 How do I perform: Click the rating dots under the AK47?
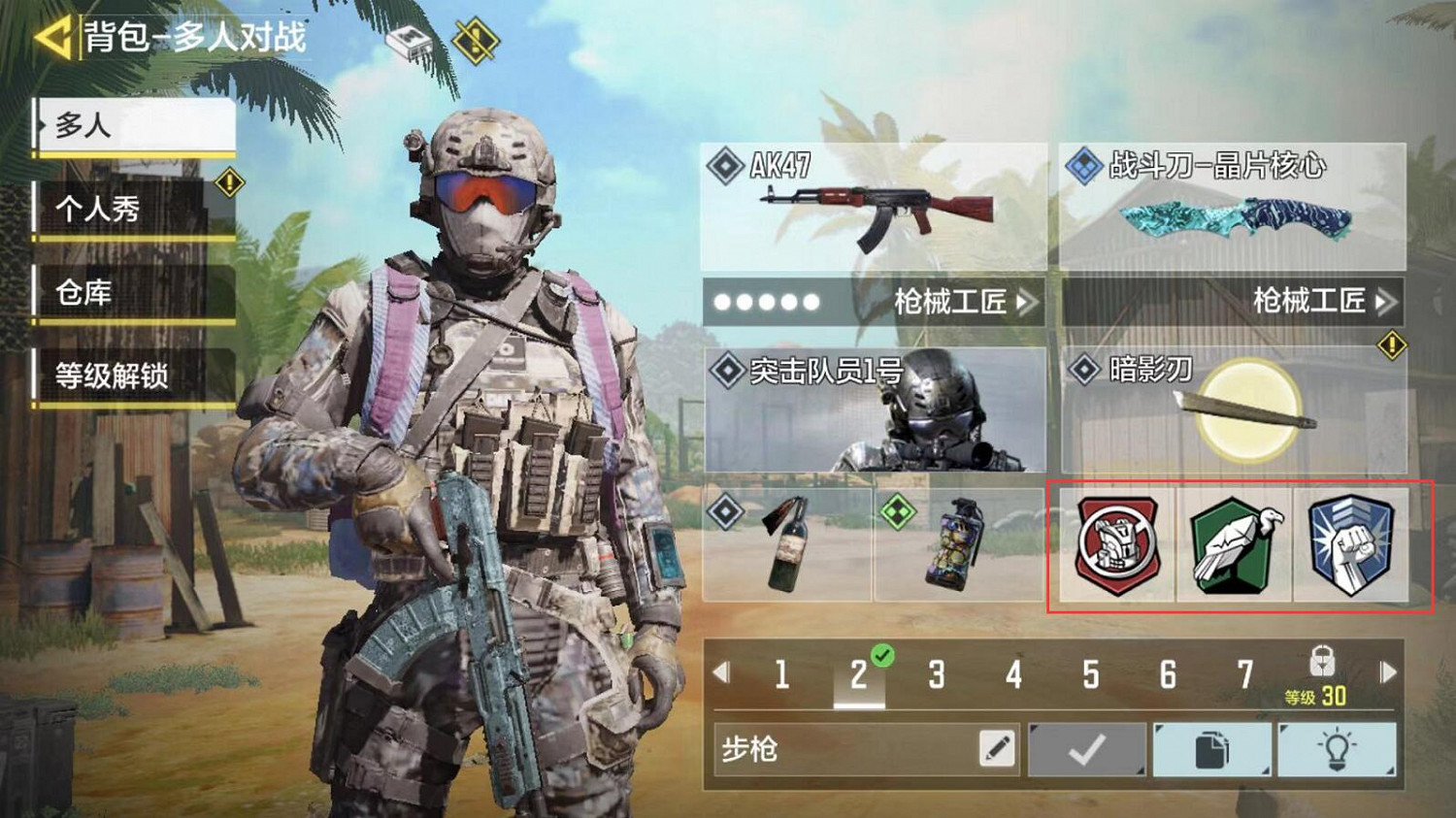coord(767,302)
